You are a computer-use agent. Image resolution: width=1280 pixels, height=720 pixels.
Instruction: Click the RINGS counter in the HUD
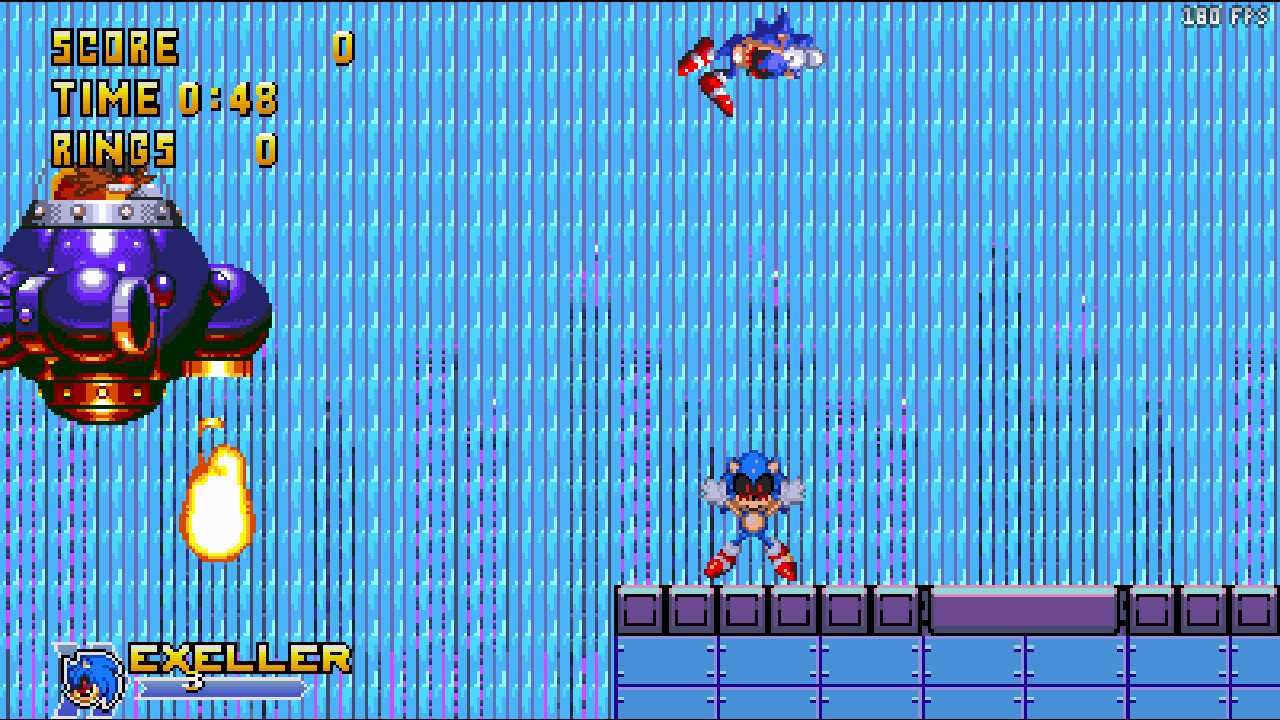pyautogui.click(x=113, y=148)
